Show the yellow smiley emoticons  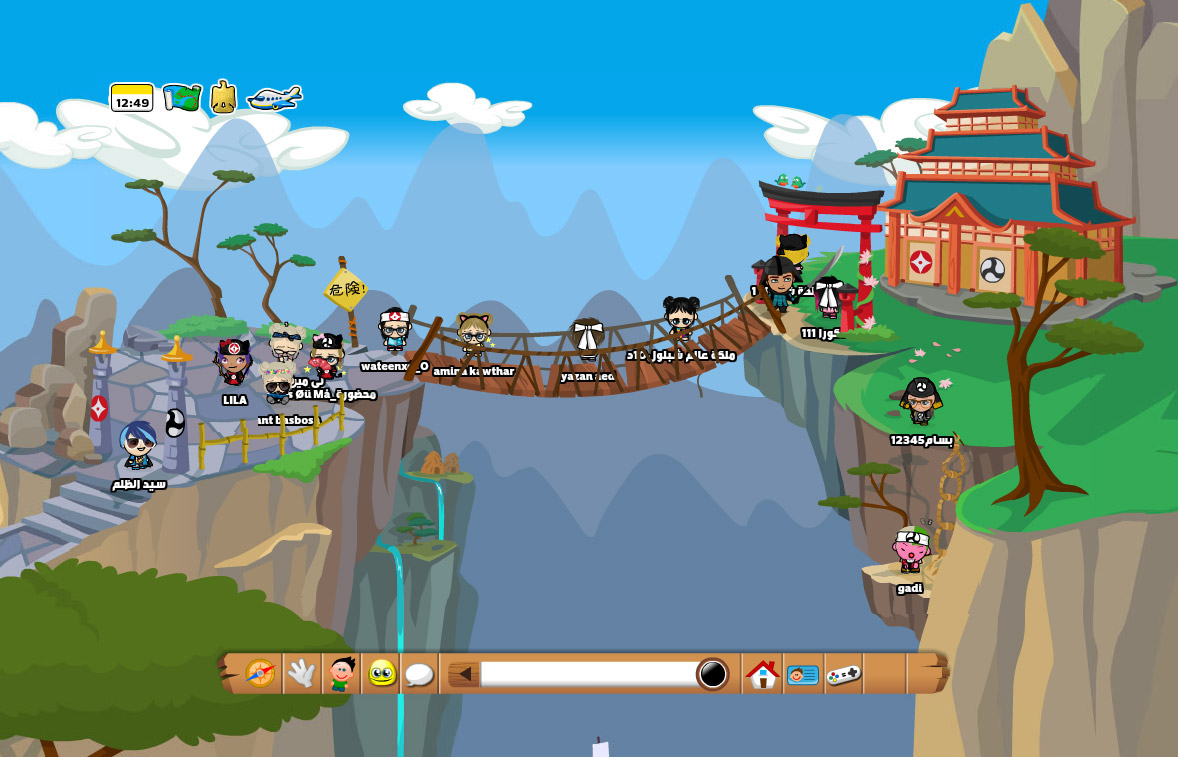point(381,673)
